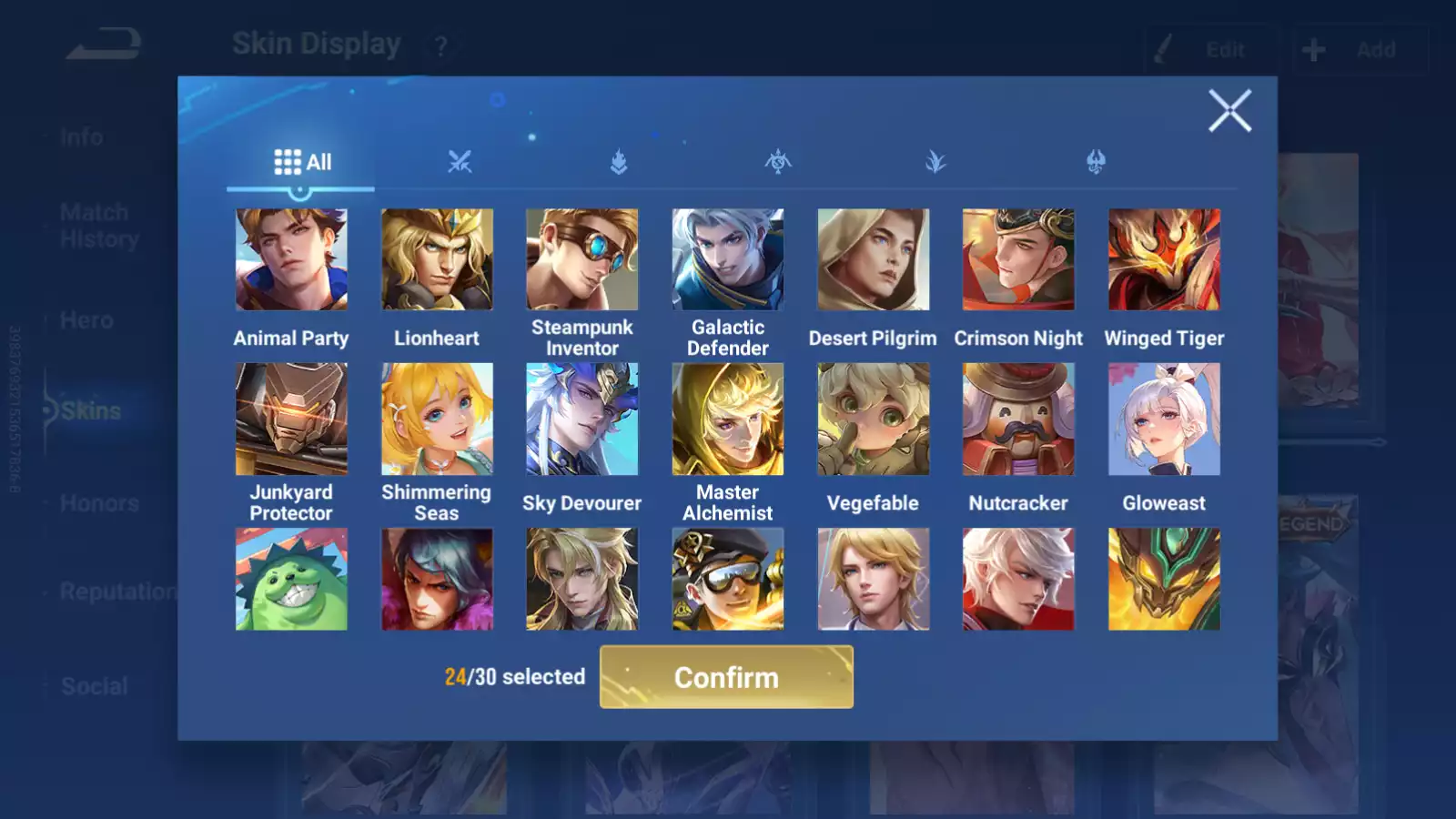
Task: Select the Animal Party skin
Action: click(291, 260)
